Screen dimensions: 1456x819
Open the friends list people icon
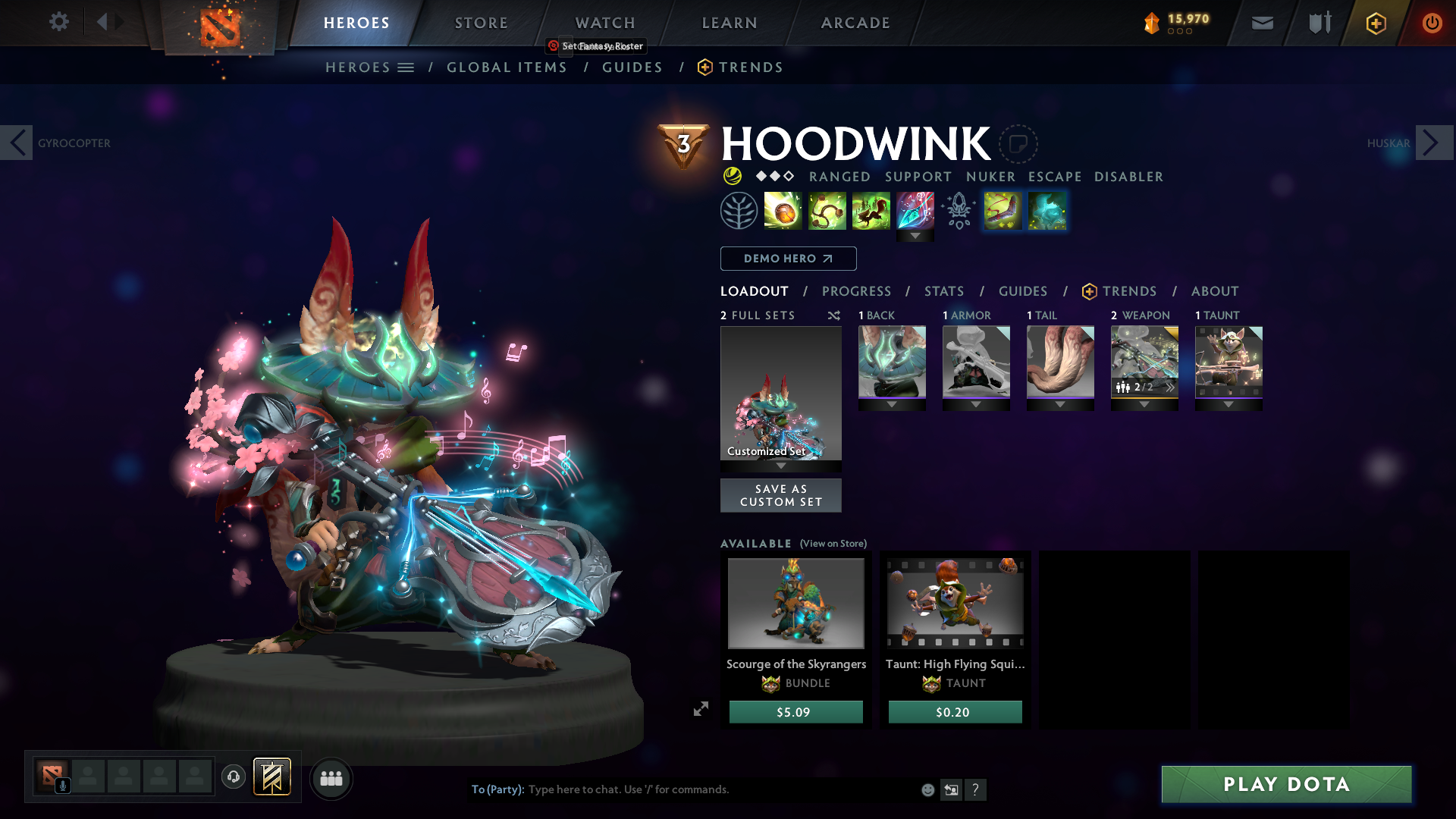click(331, 778)
